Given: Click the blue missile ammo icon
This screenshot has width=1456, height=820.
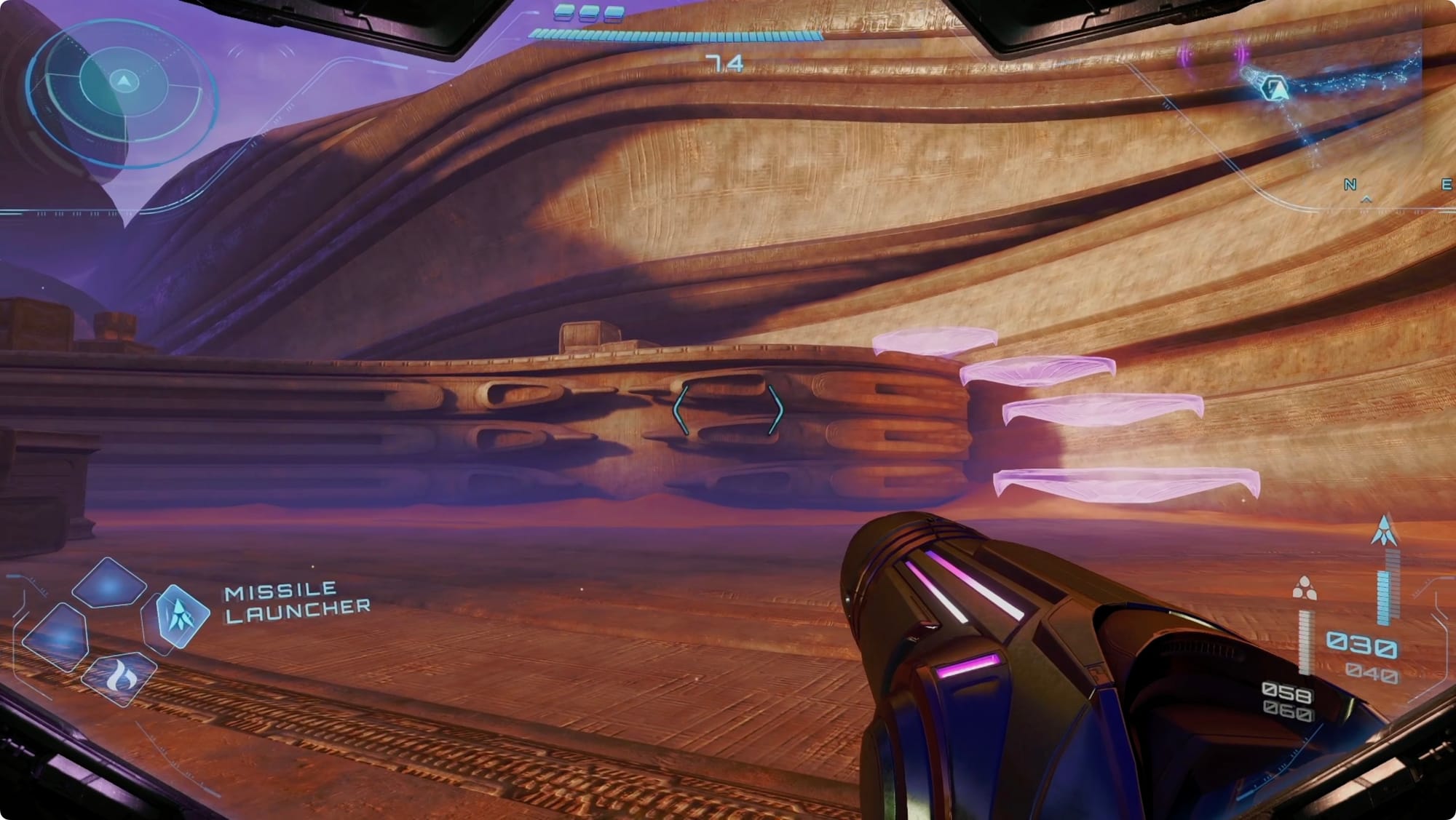Looking at the screenshot, I should point(1383,530).
